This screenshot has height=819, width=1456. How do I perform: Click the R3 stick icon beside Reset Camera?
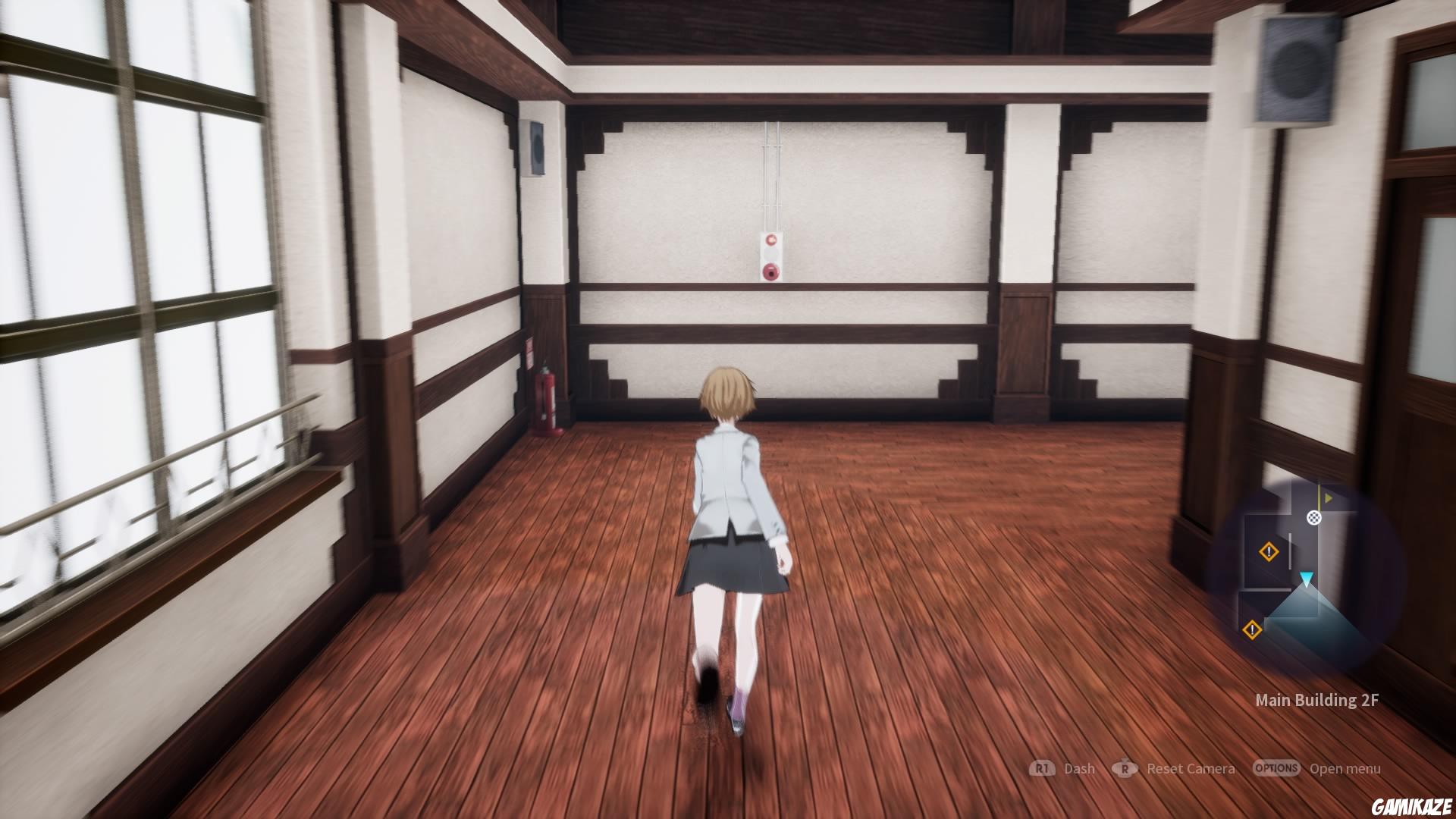pyautogui.click(x=1125, y=768)
